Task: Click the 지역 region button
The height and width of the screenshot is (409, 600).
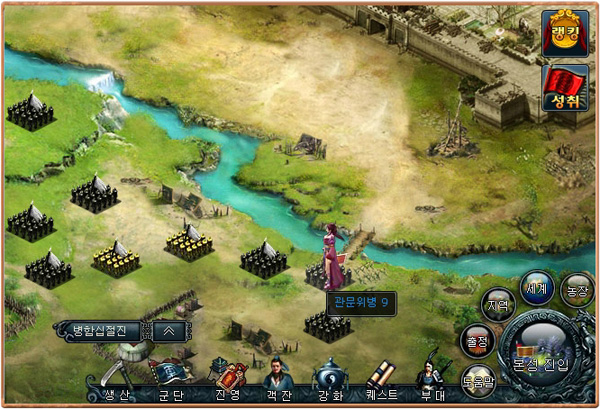Action: click(x=498, y=304)
